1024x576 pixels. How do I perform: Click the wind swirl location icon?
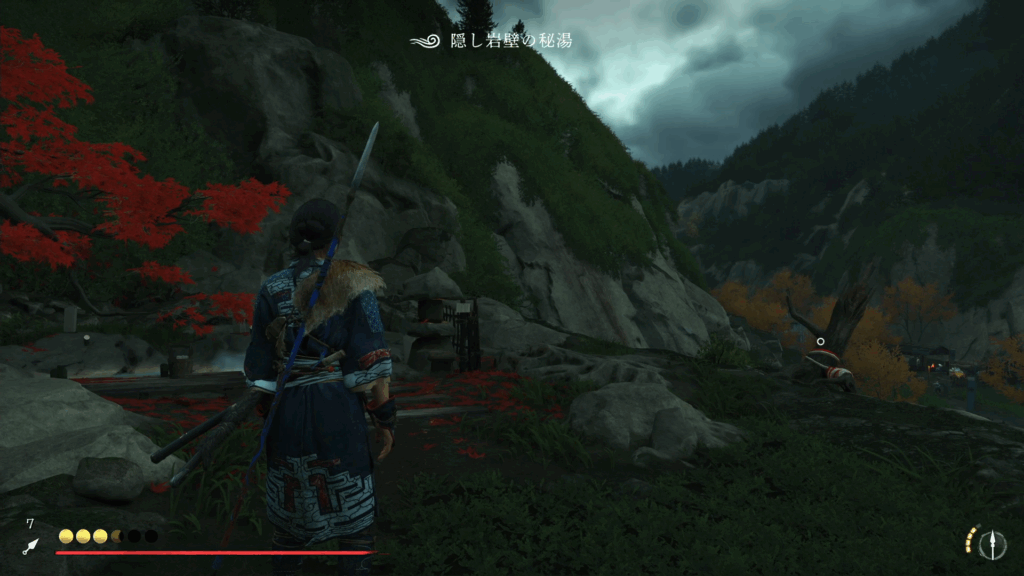click(425, 41)
